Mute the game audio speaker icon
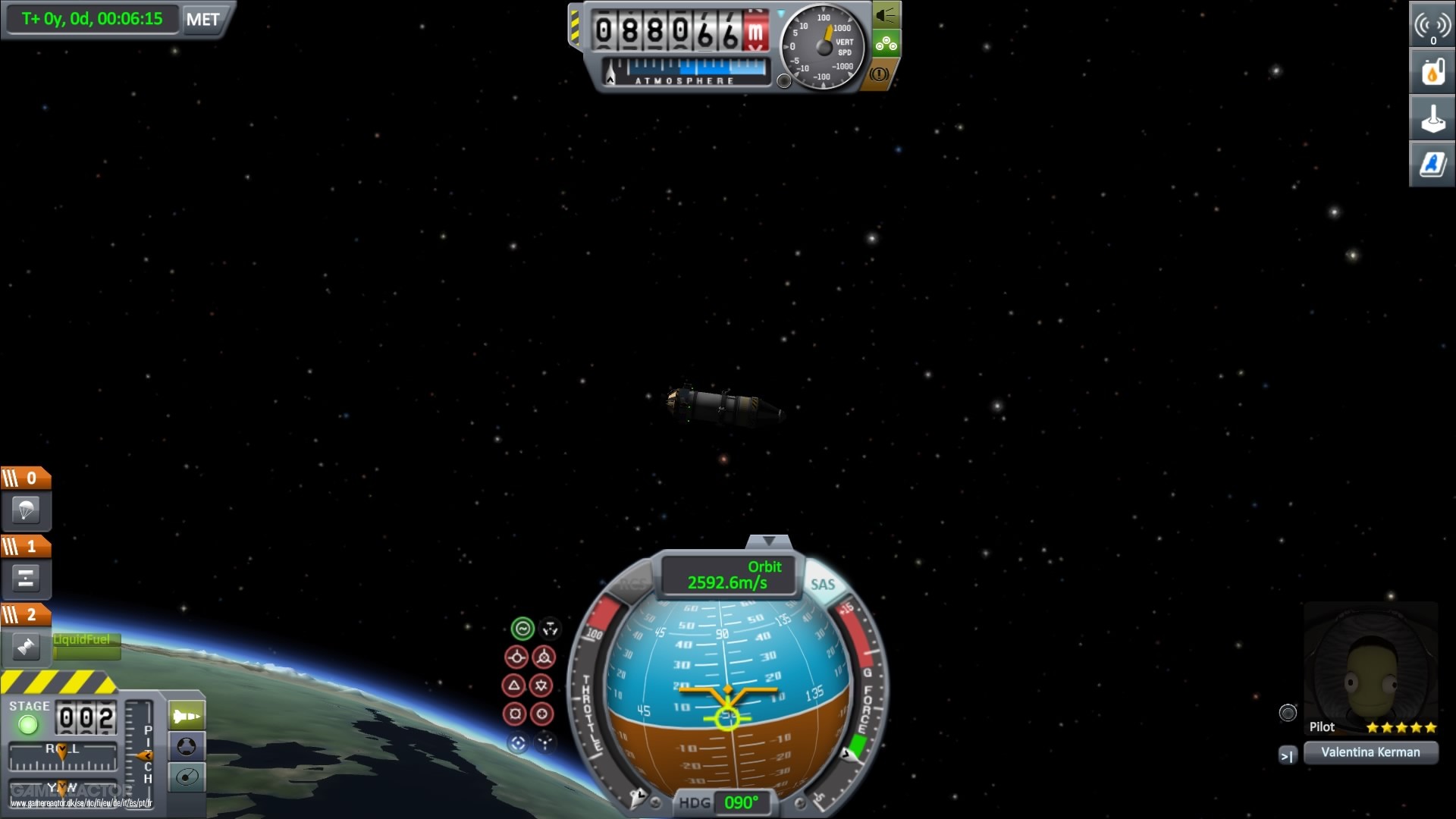This screenshot has width=1456, height=819. point(887,13)
